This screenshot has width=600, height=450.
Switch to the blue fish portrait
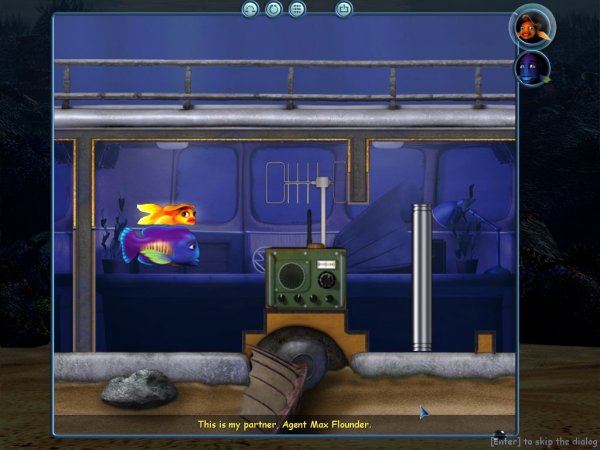(x=531, y=68)
